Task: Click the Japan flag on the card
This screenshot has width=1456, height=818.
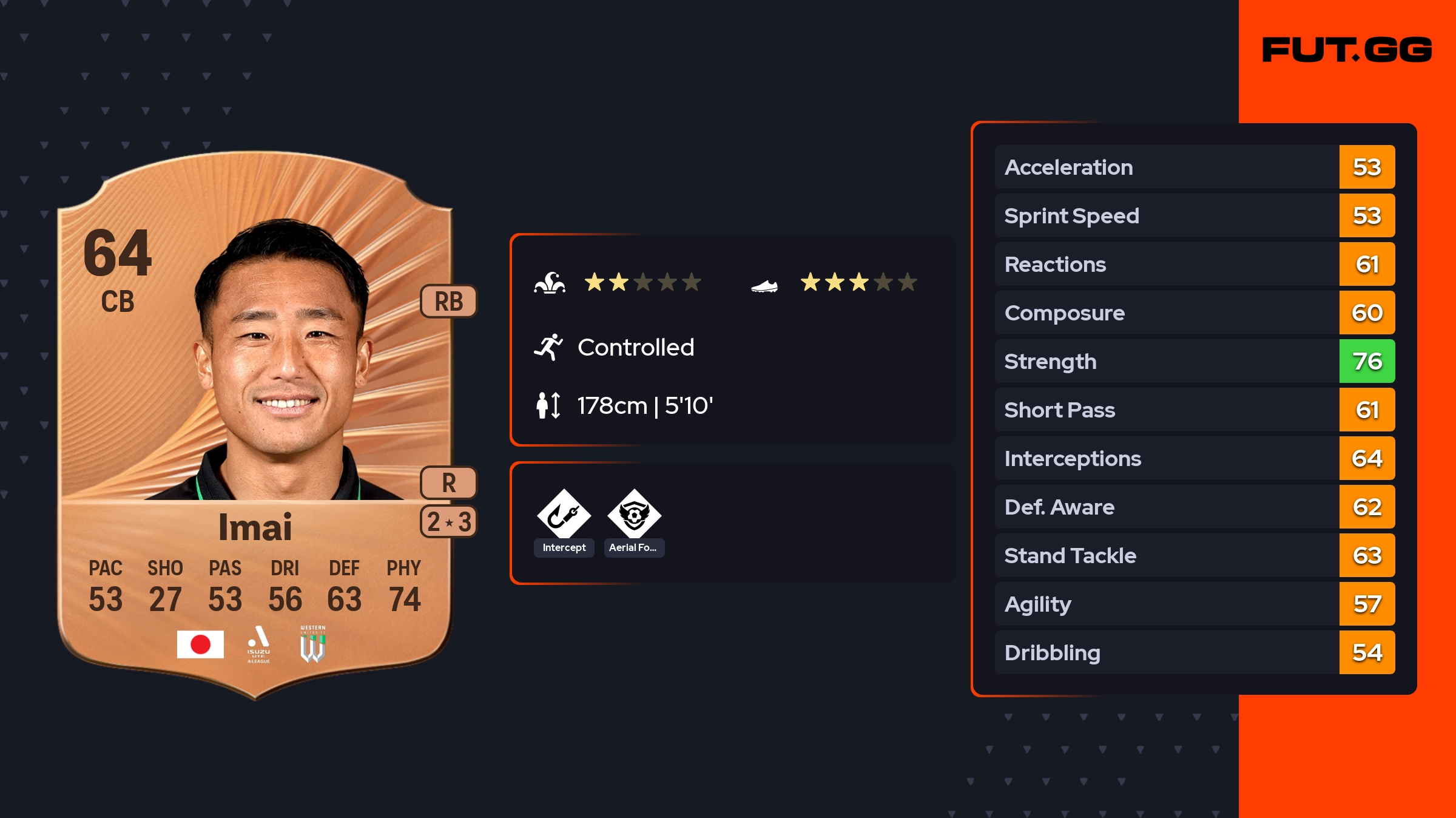Action: pyautogui.click(x=200, y=644)
